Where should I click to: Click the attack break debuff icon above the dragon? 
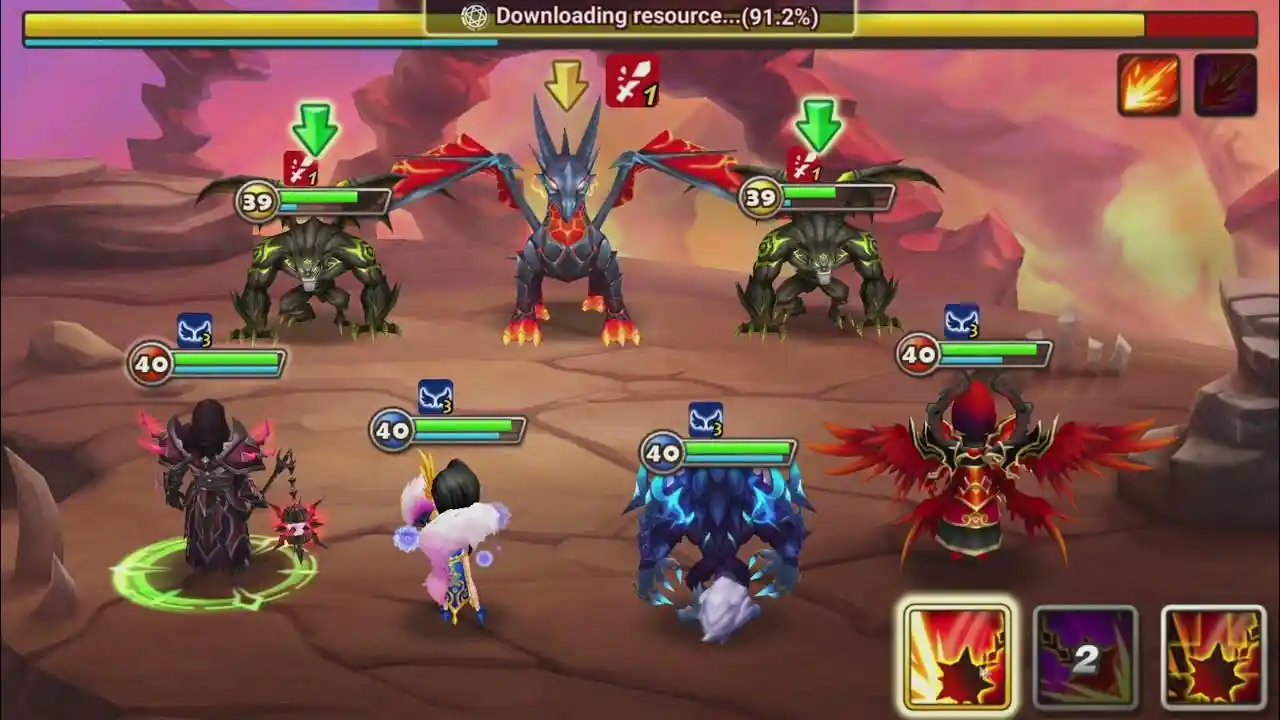633,80
